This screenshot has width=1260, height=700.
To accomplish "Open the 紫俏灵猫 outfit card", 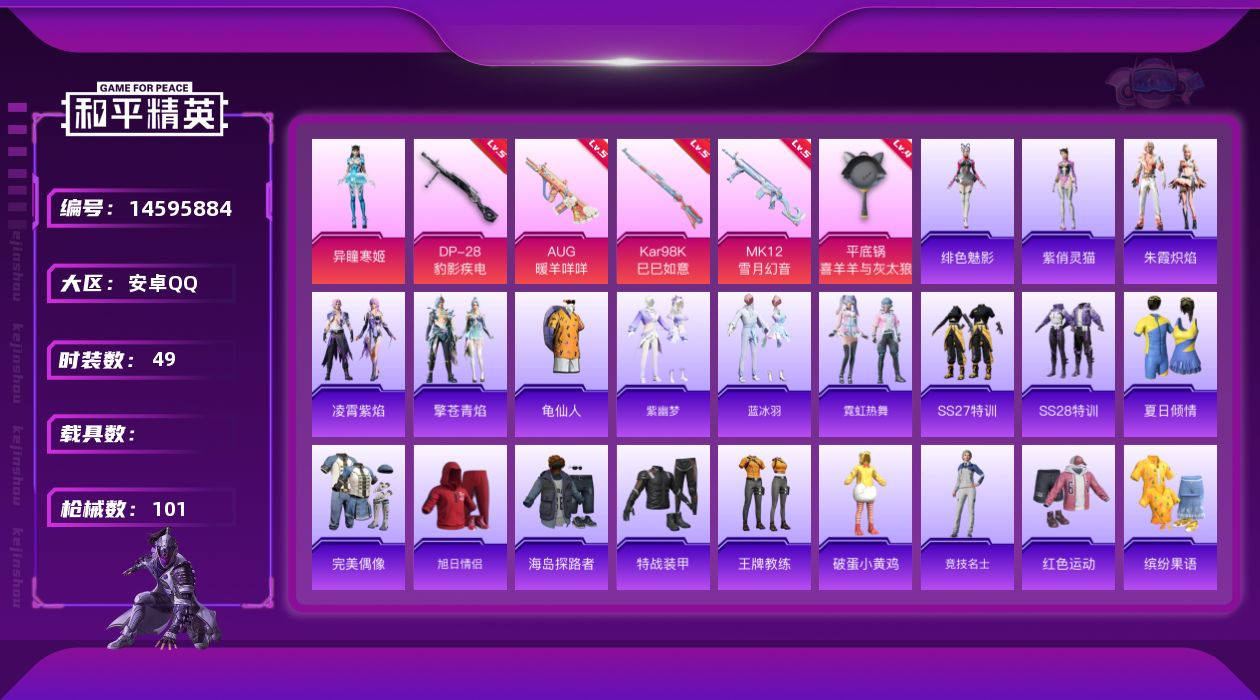I will pyautogui.click(x=1068, y=211).
